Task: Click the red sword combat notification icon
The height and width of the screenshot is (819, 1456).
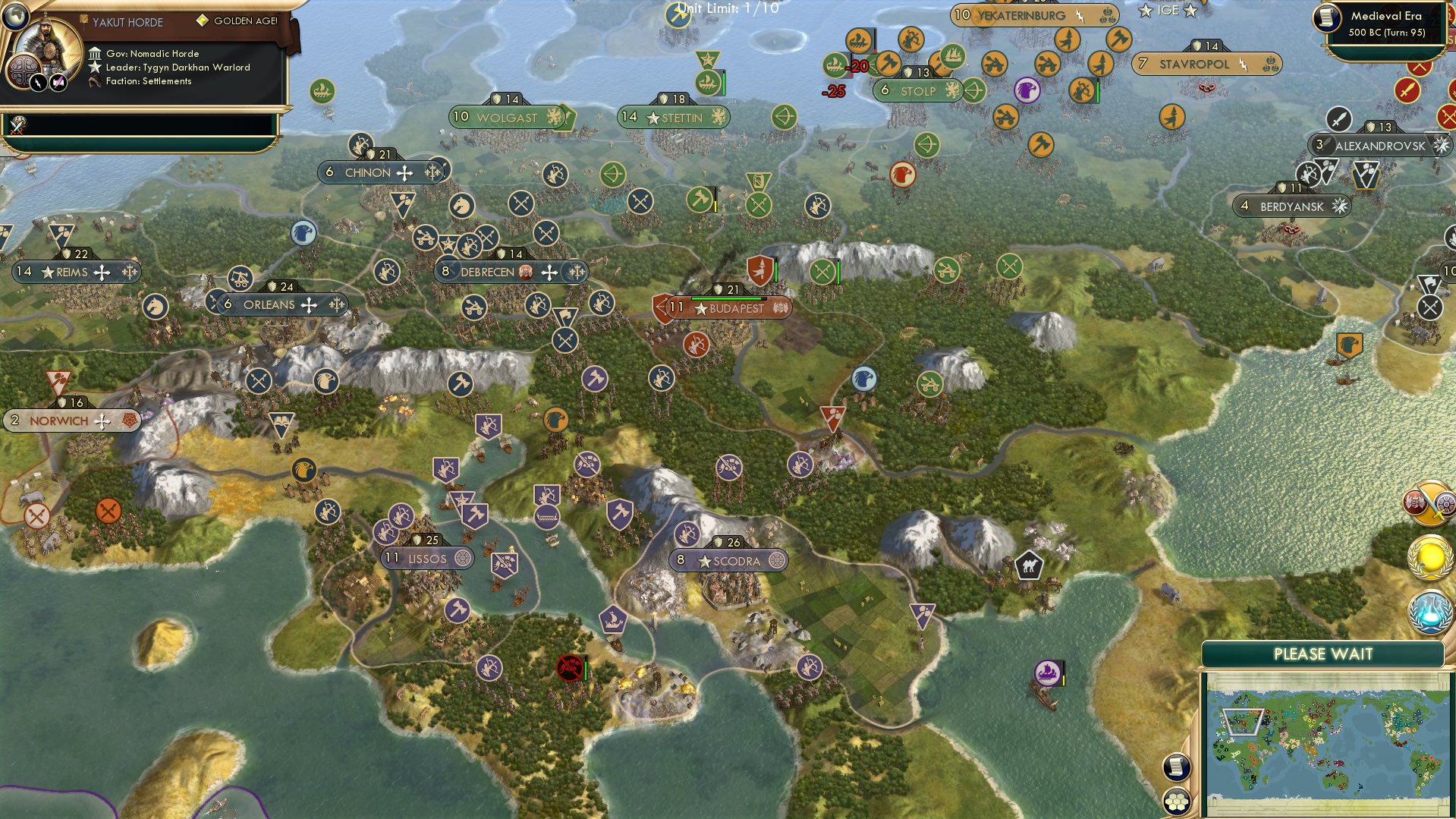Action: point(1407,90)
